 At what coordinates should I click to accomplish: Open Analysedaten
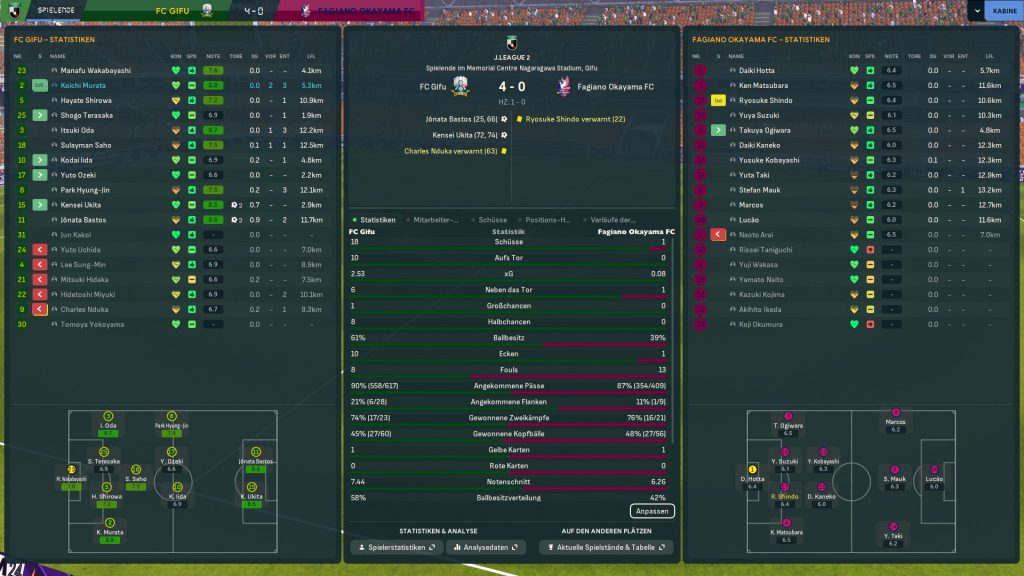tap(485, 548)
